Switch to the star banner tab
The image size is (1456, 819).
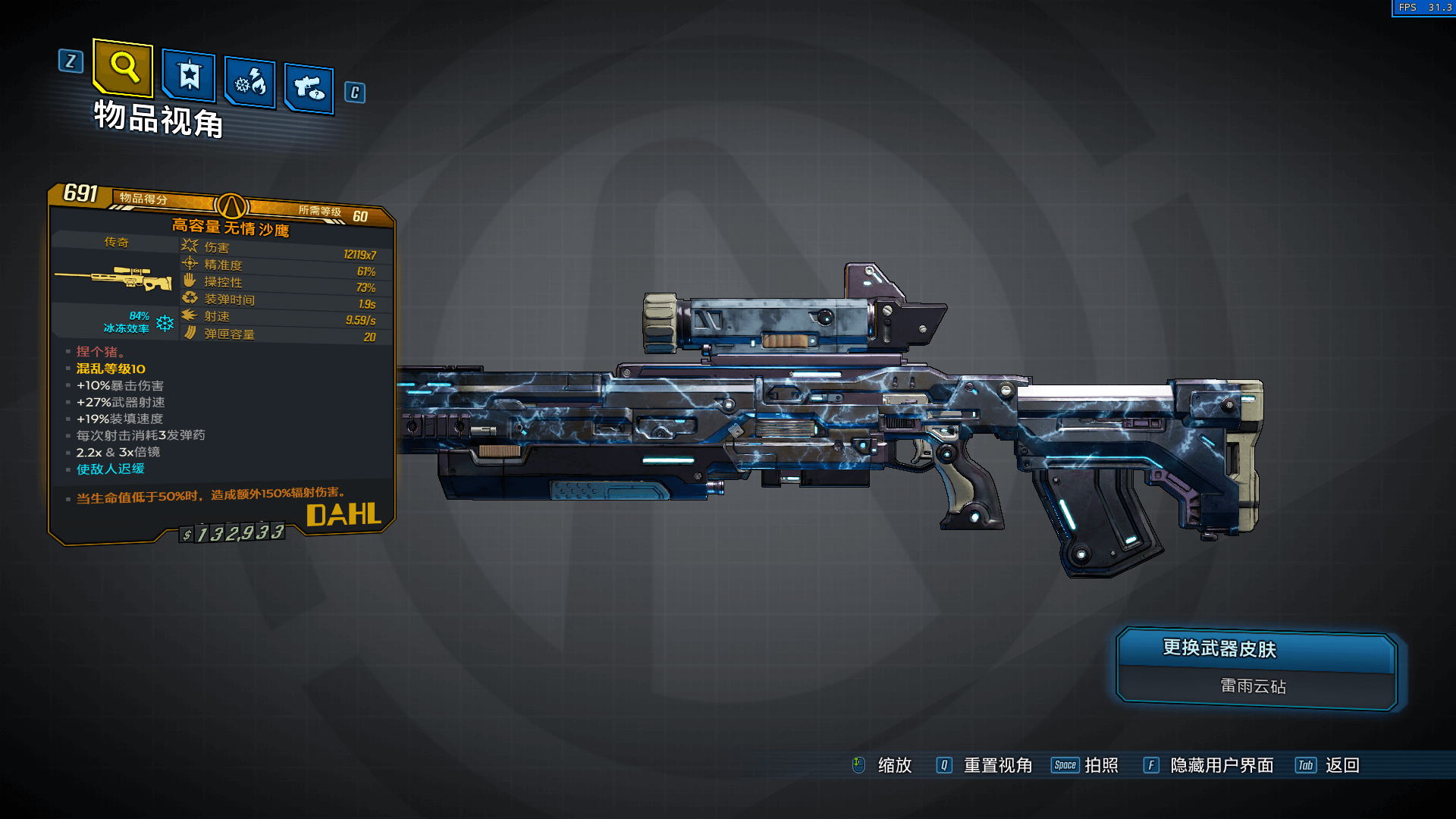pyautogui.click(x=189, y=76)
